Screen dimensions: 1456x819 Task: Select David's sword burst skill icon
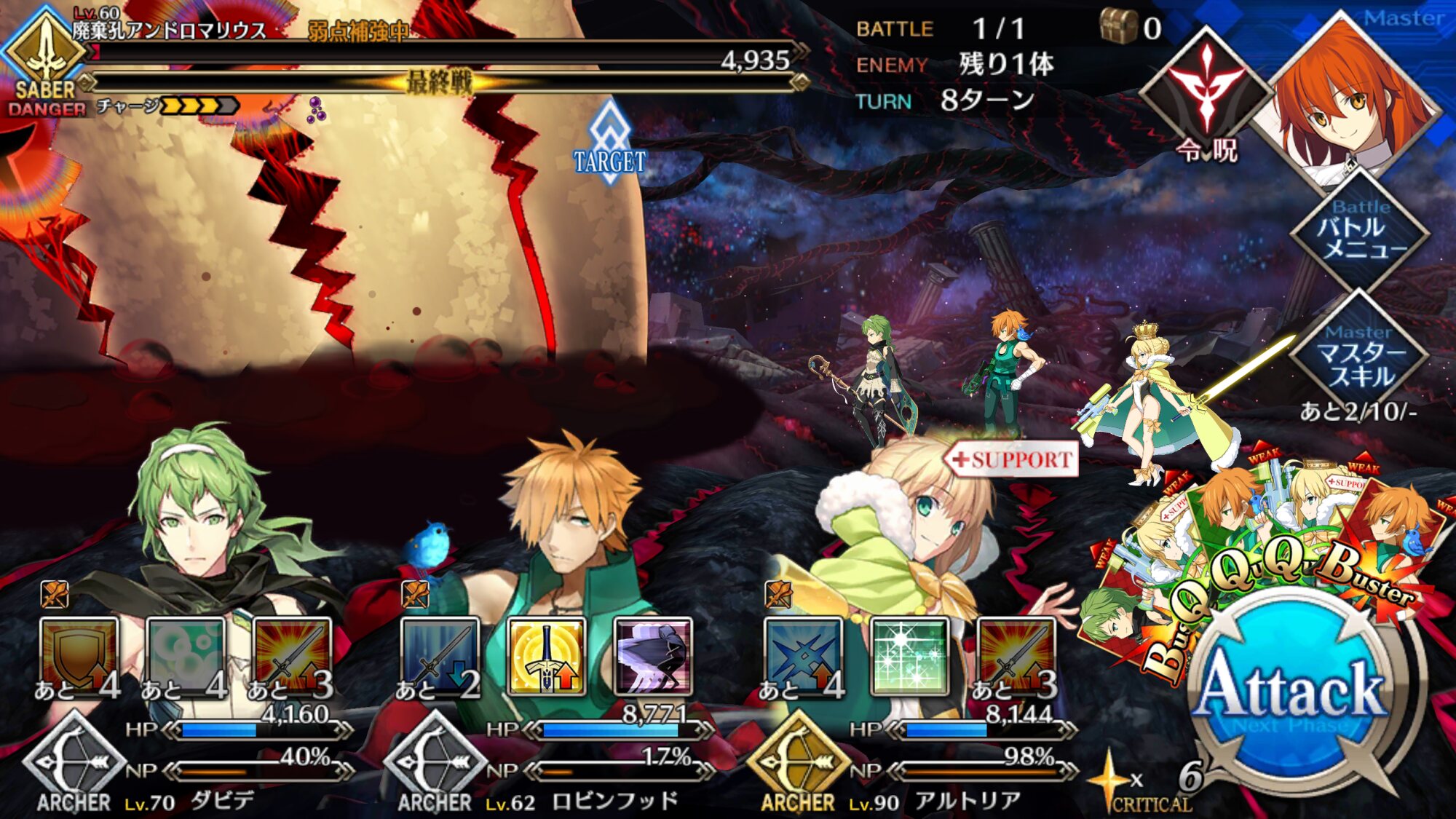[x=291, y=655]
